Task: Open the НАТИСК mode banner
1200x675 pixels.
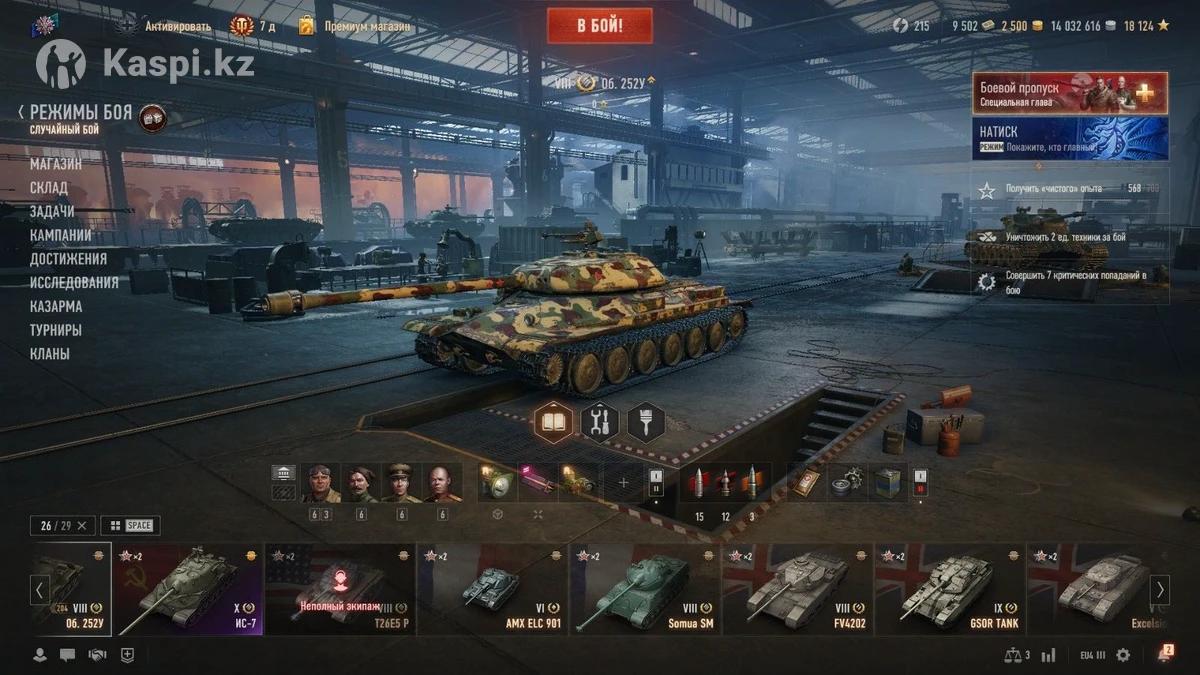Action: (1069, 138)
